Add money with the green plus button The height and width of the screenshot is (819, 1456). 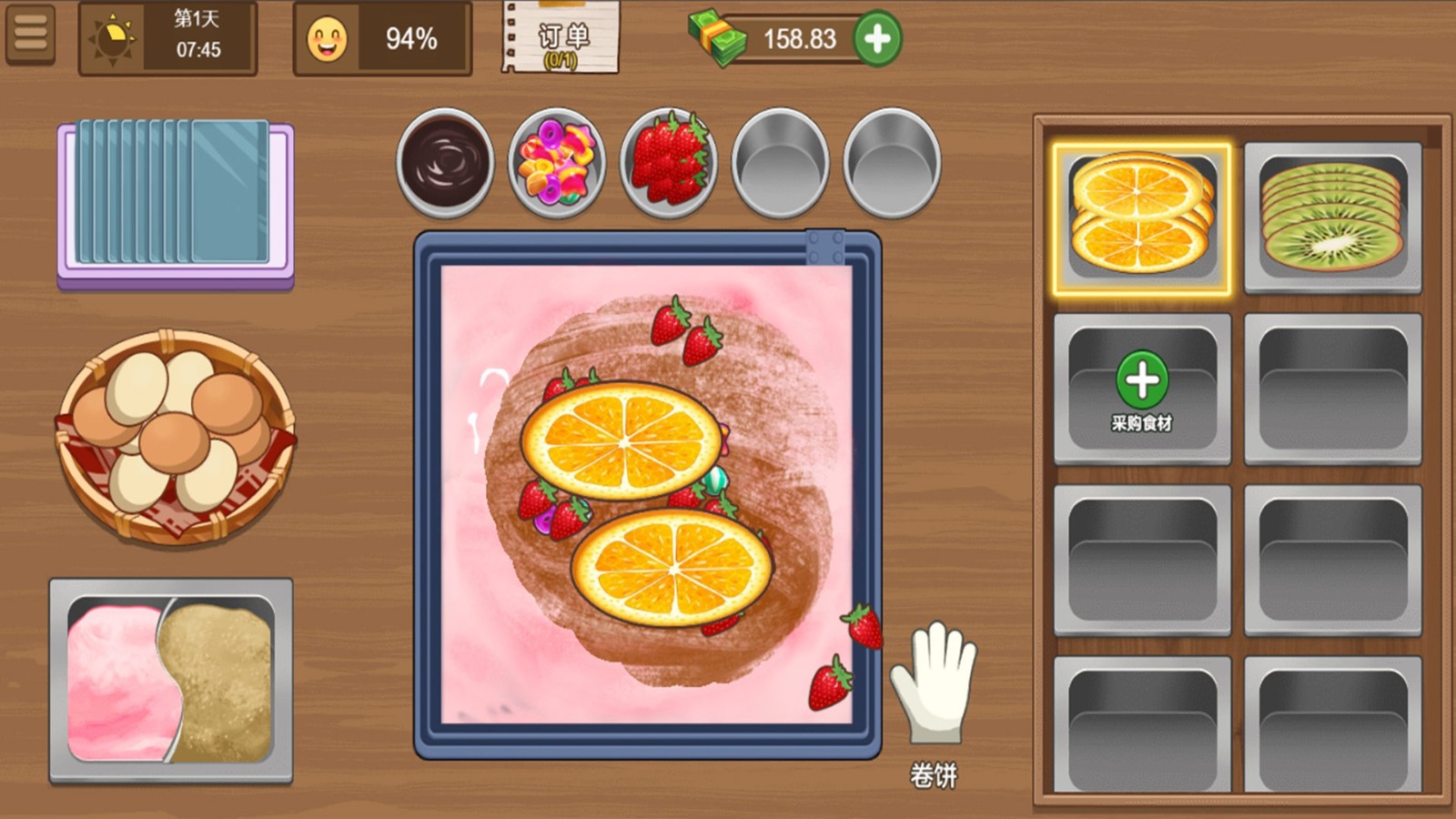pyautogui.click(x=877, y=38)
